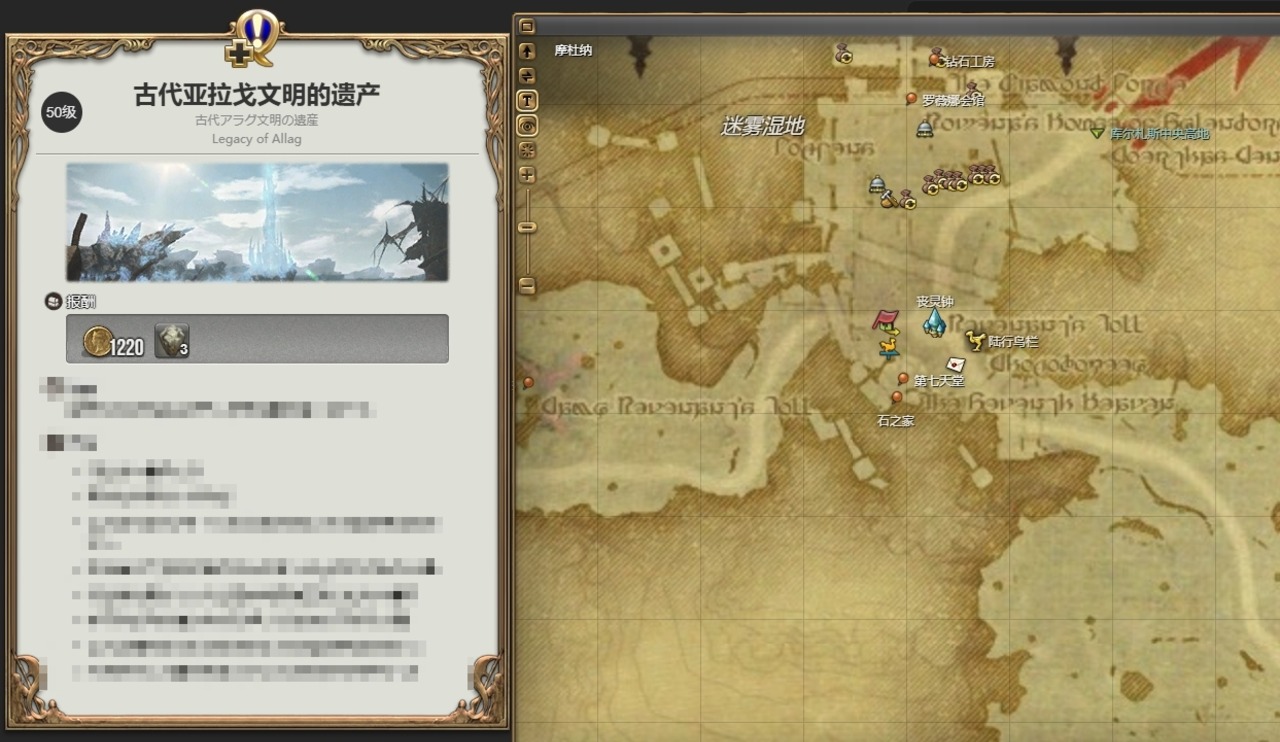The width and height of the screenshot is (1280, 742).
Task: Click the gil coin reward icon
Action: [x=97, y=340]
